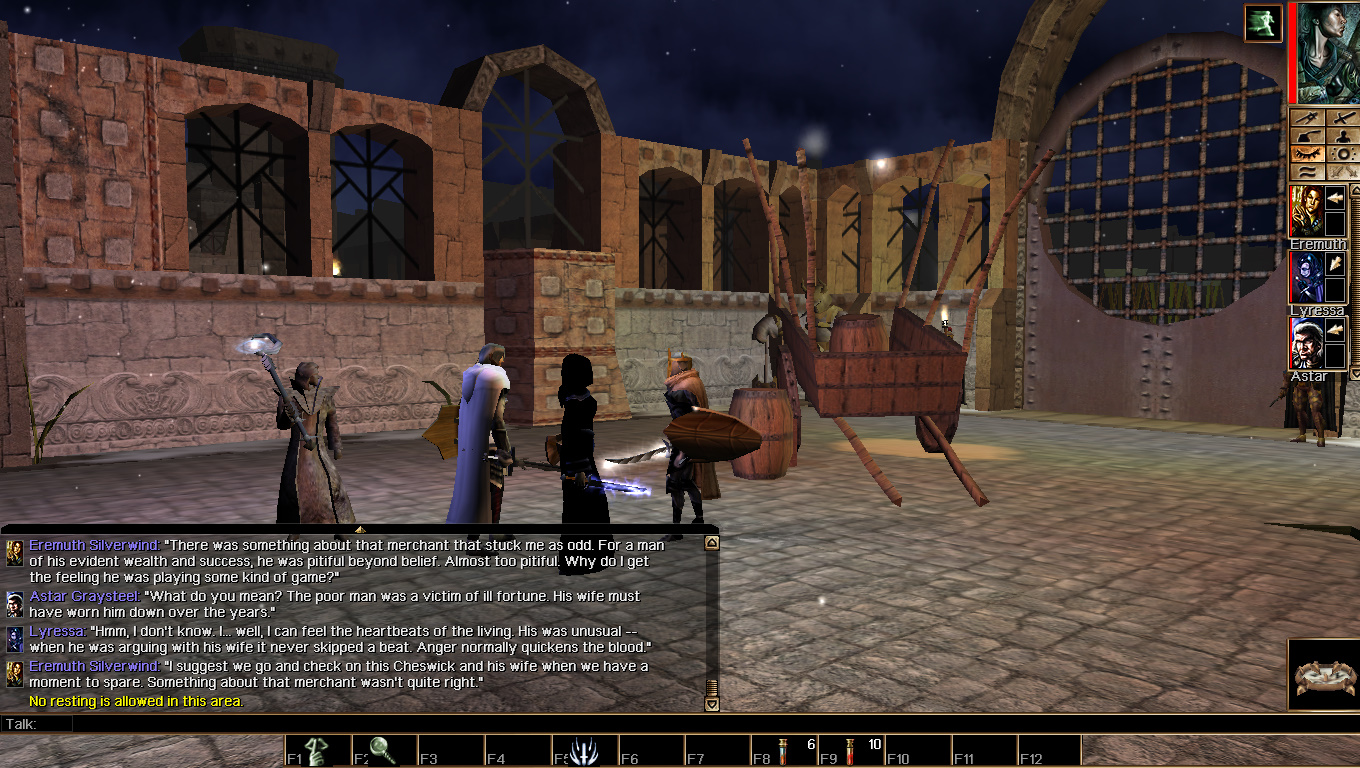Select the crossed-swords attack mode icon
The width and height of the screenshot is (1360, 768).
[1344, 118]
